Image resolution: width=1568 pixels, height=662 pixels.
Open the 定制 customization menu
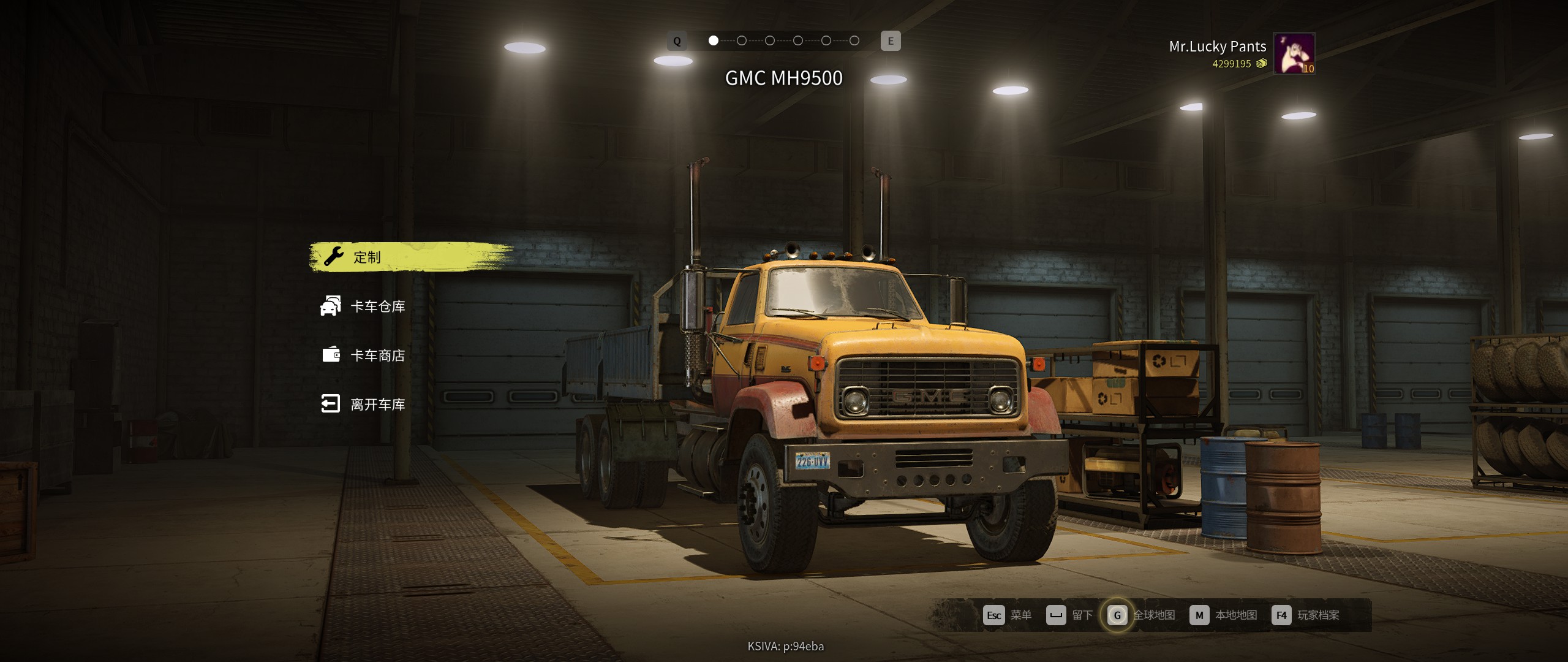point(367,257)
